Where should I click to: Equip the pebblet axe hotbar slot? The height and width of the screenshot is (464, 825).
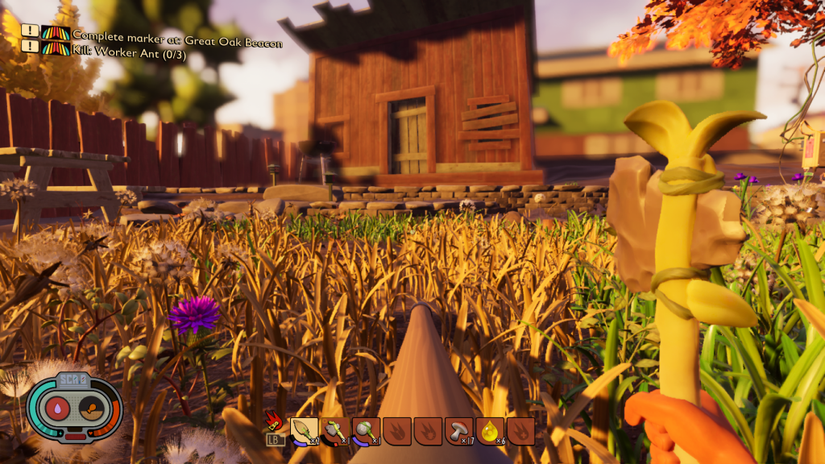[x=335, y=431]
